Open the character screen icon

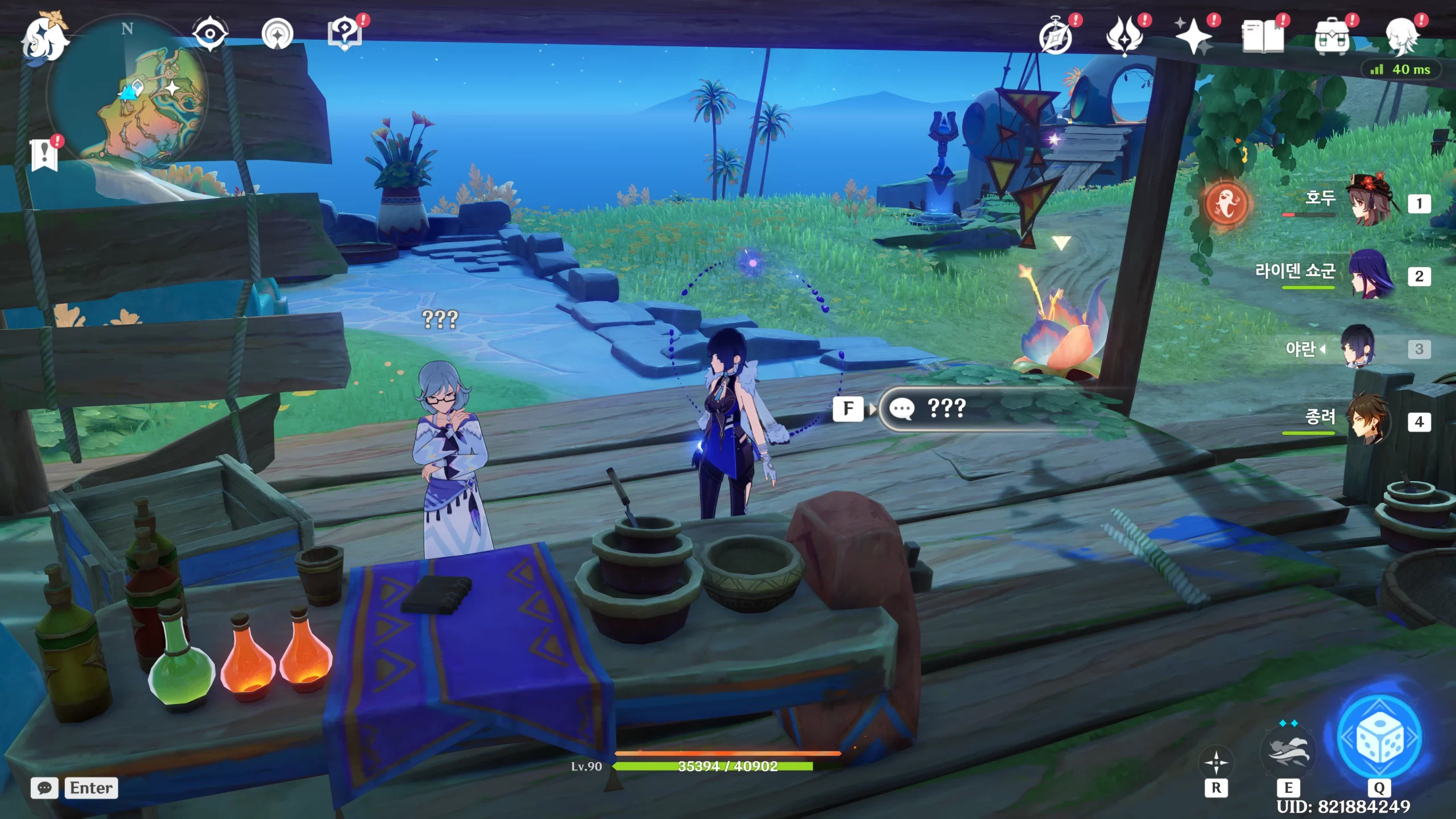1401,36
